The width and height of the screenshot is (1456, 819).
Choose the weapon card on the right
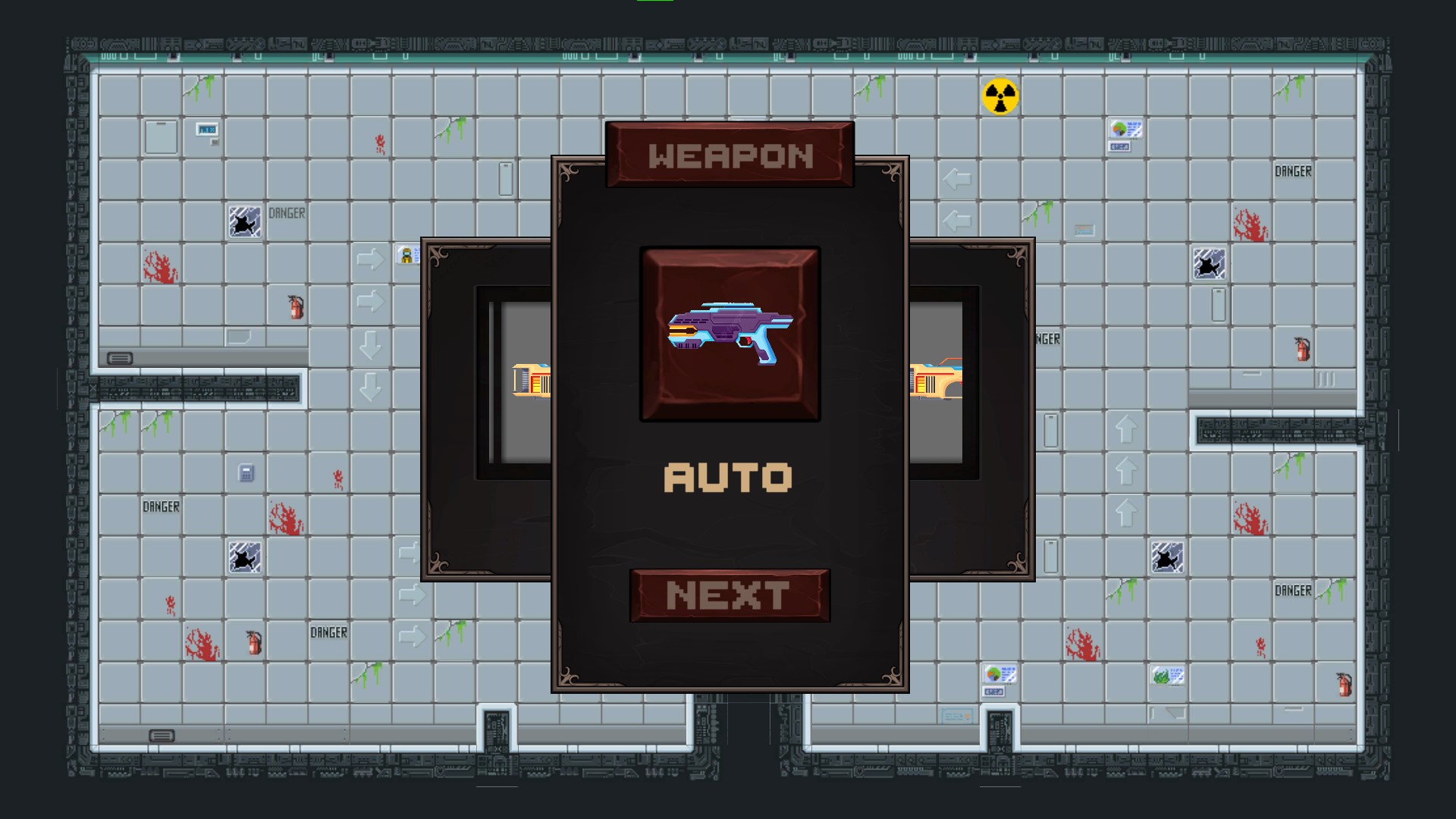click(x=972, y=409)
